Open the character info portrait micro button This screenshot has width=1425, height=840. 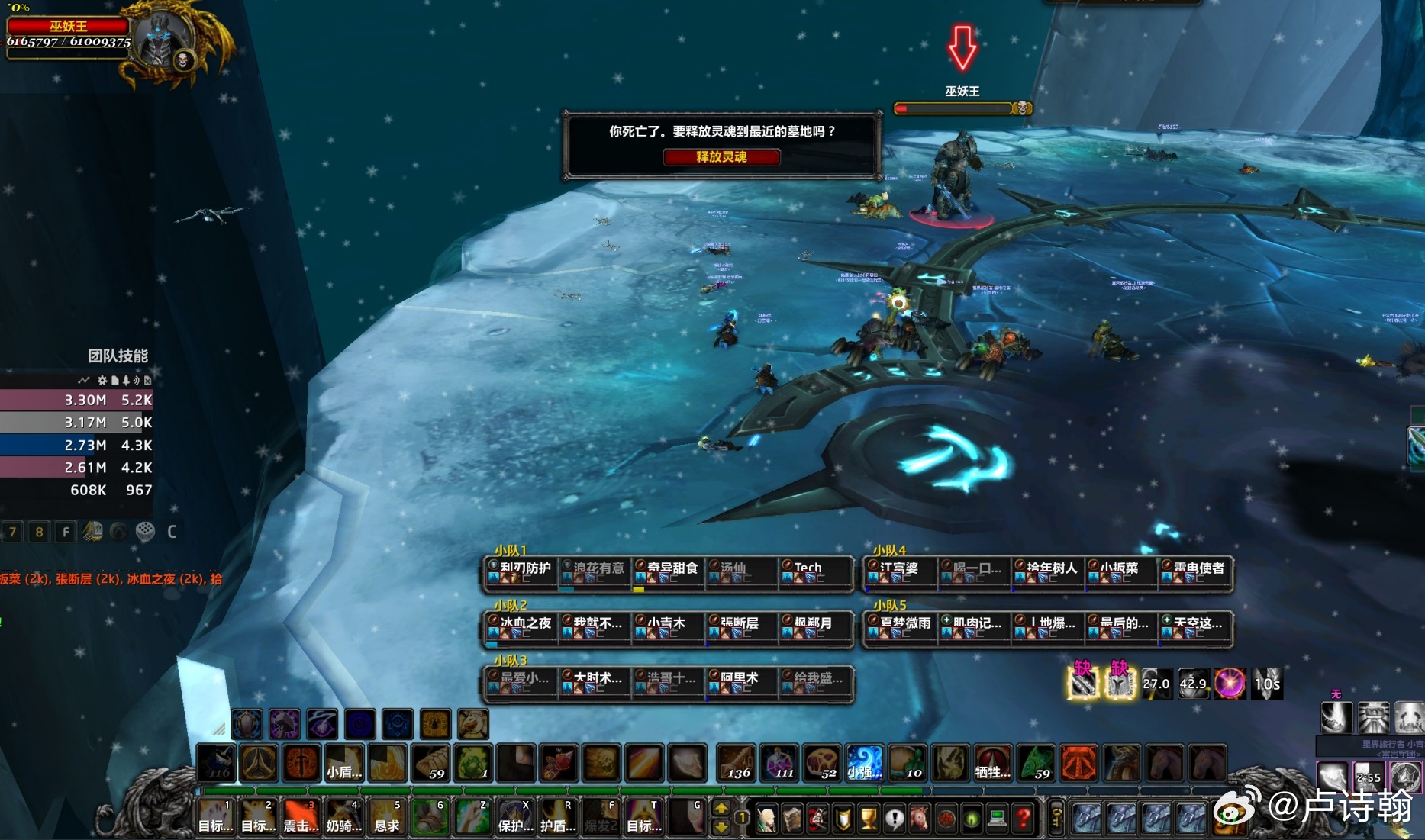click(766, 819)
